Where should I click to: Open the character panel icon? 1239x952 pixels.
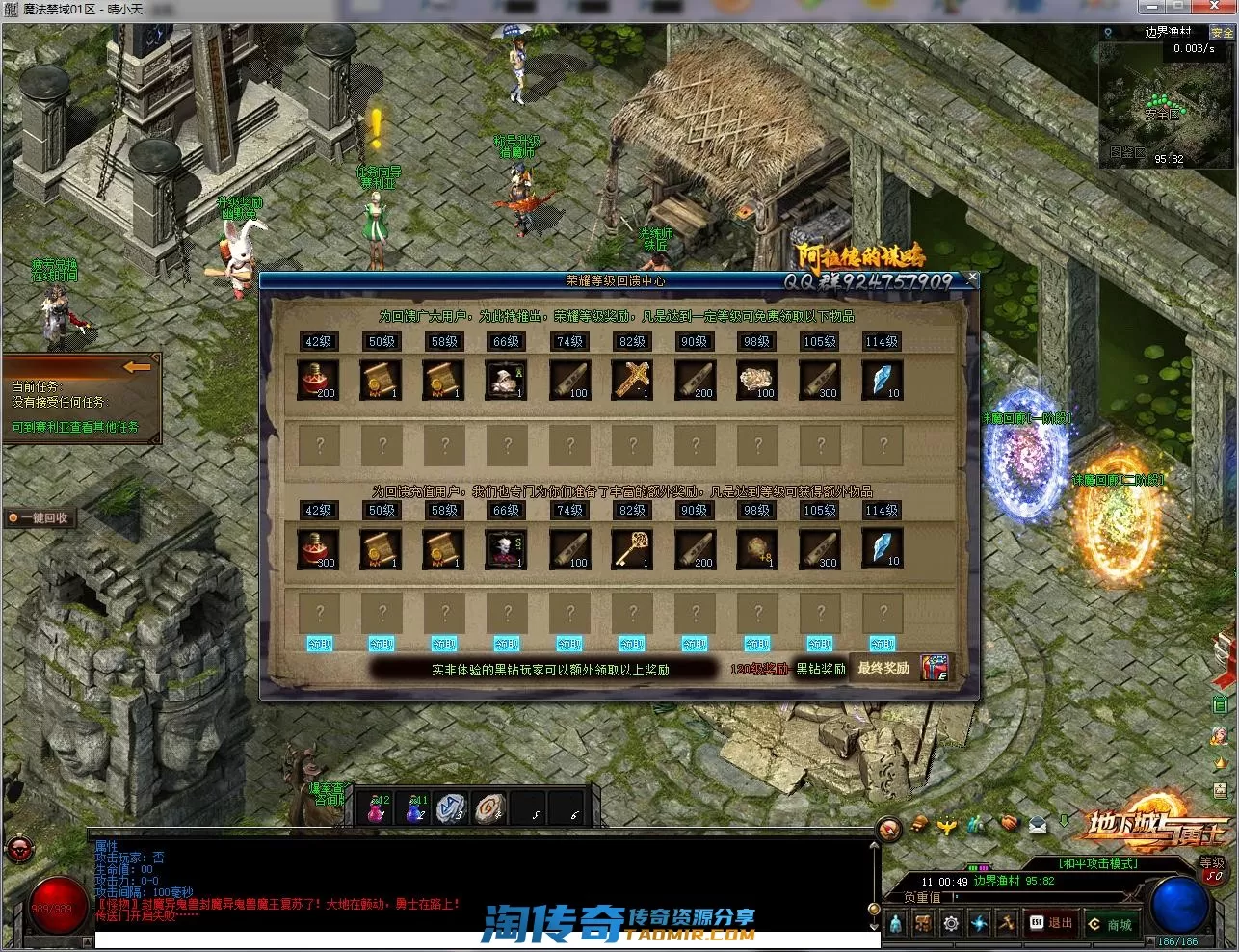(x=896, y=924)
